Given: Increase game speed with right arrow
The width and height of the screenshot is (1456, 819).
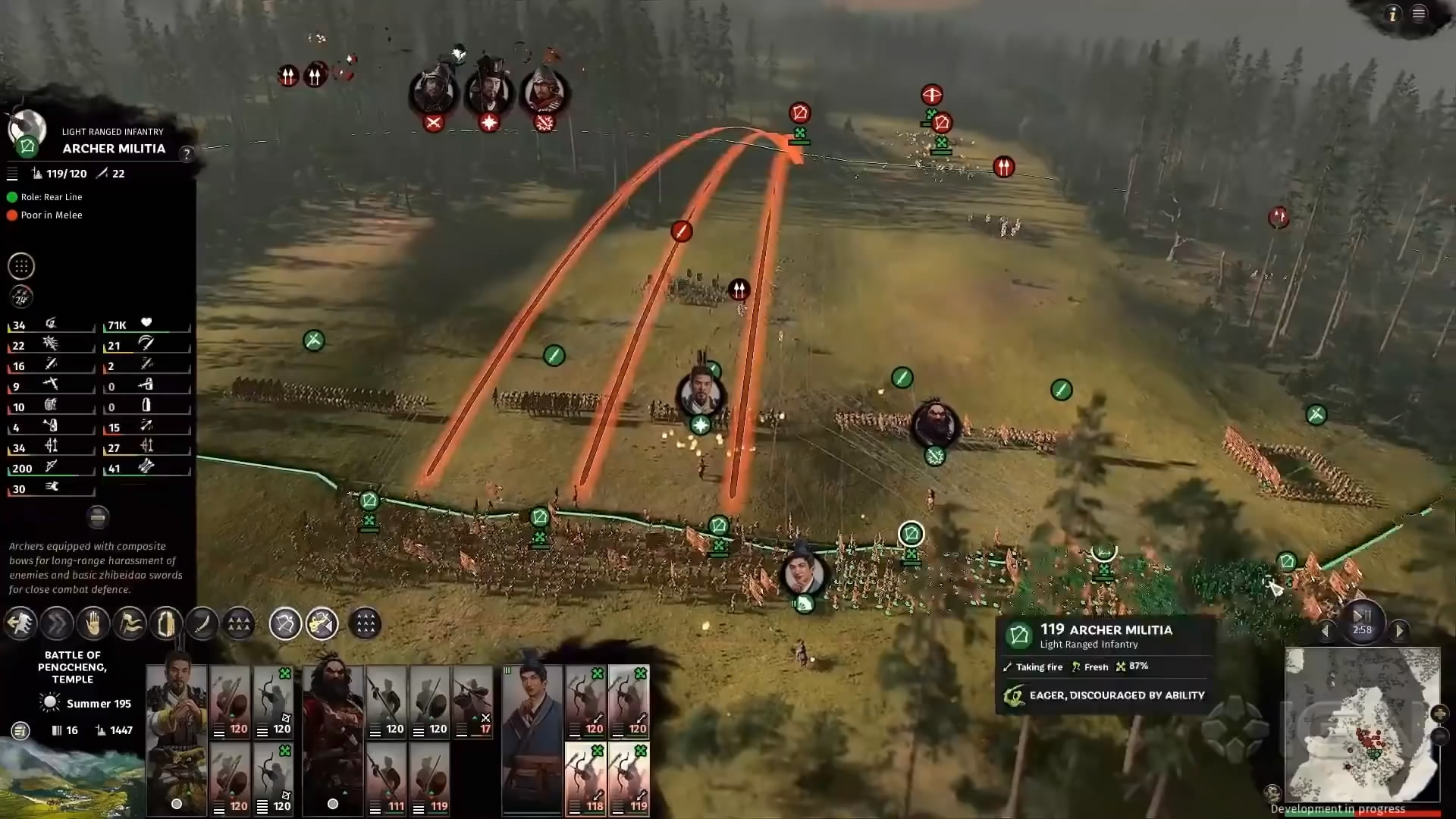Looking at the screenshot, I should coord(1399,630).
